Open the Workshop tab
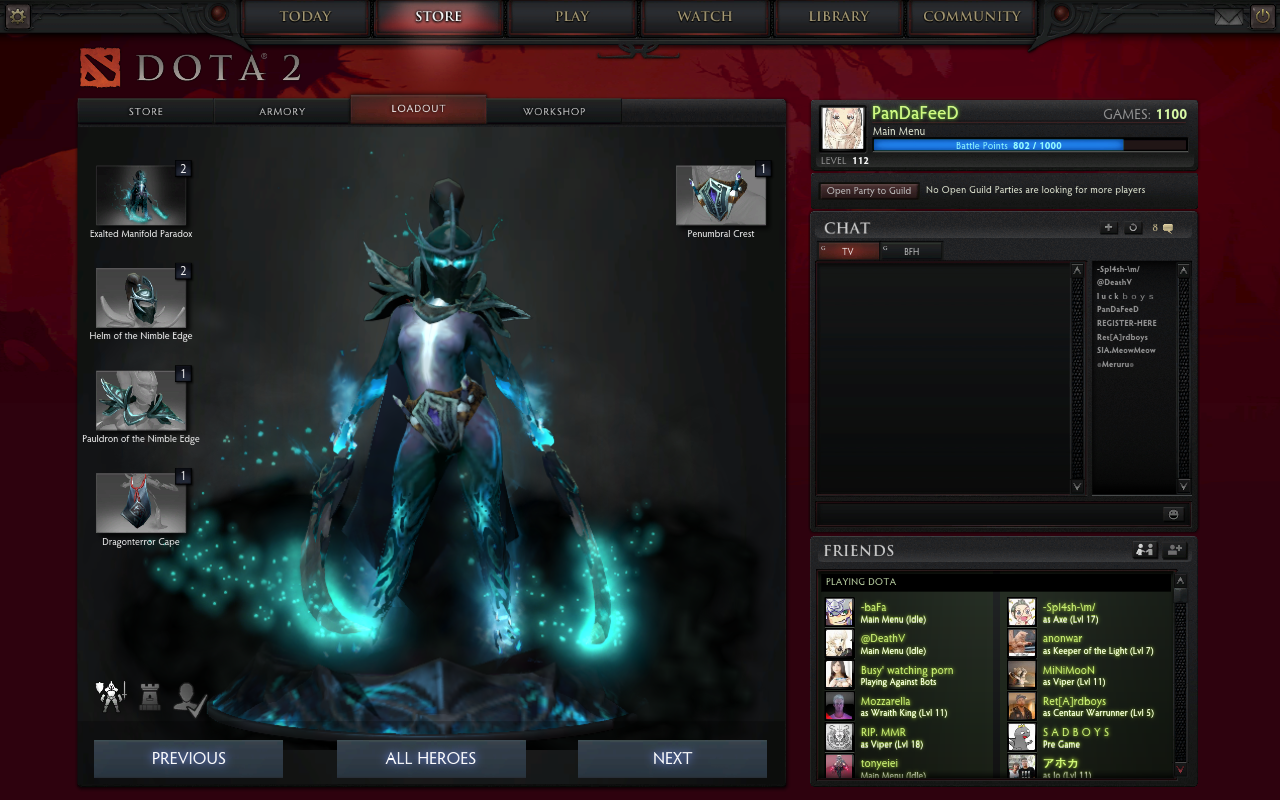Image resolution: width=1280 pixels, height=800 pixels. 554,111
